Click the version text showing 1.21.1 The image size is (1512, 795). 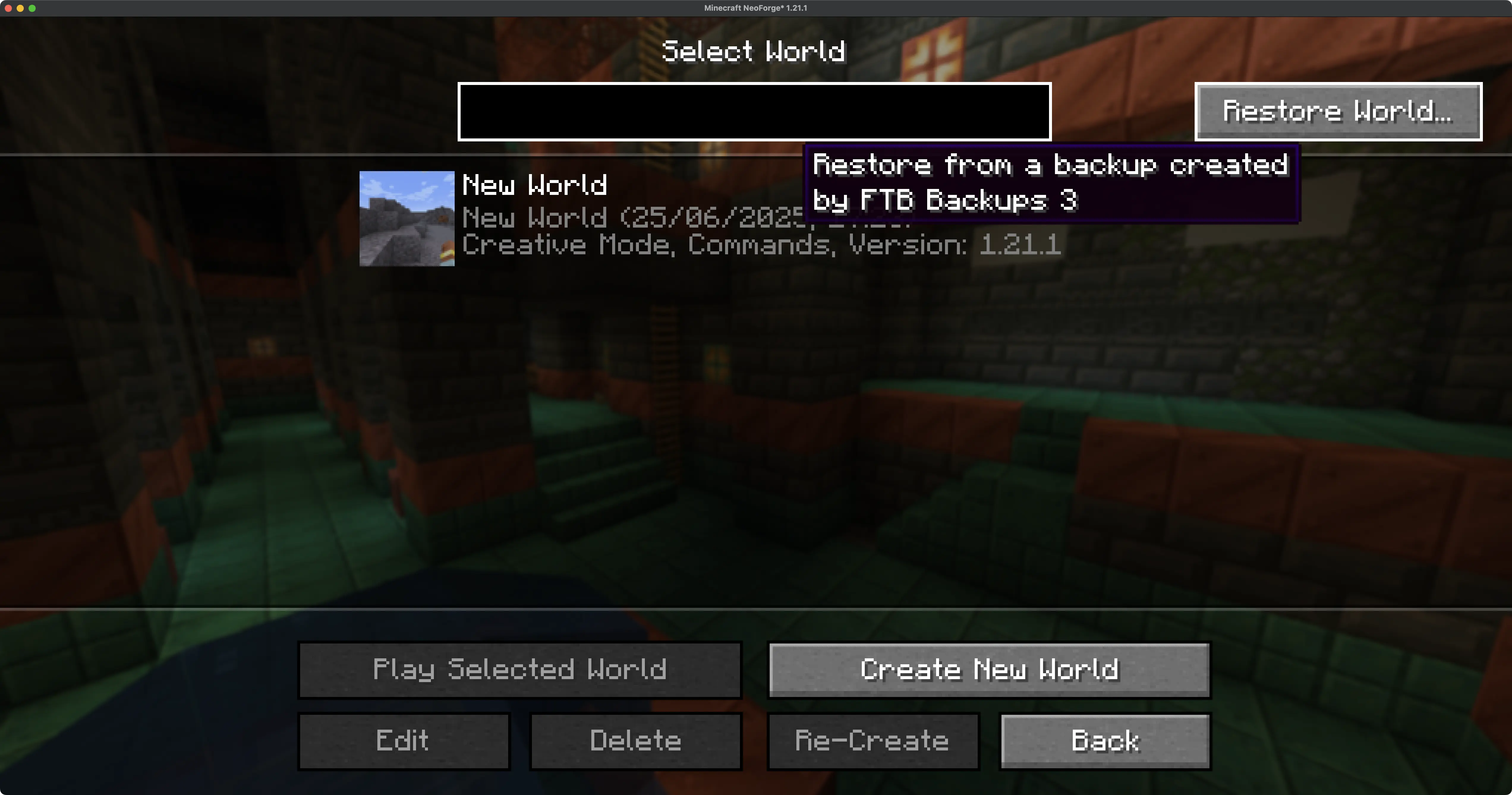click(x=1021, y=245)
